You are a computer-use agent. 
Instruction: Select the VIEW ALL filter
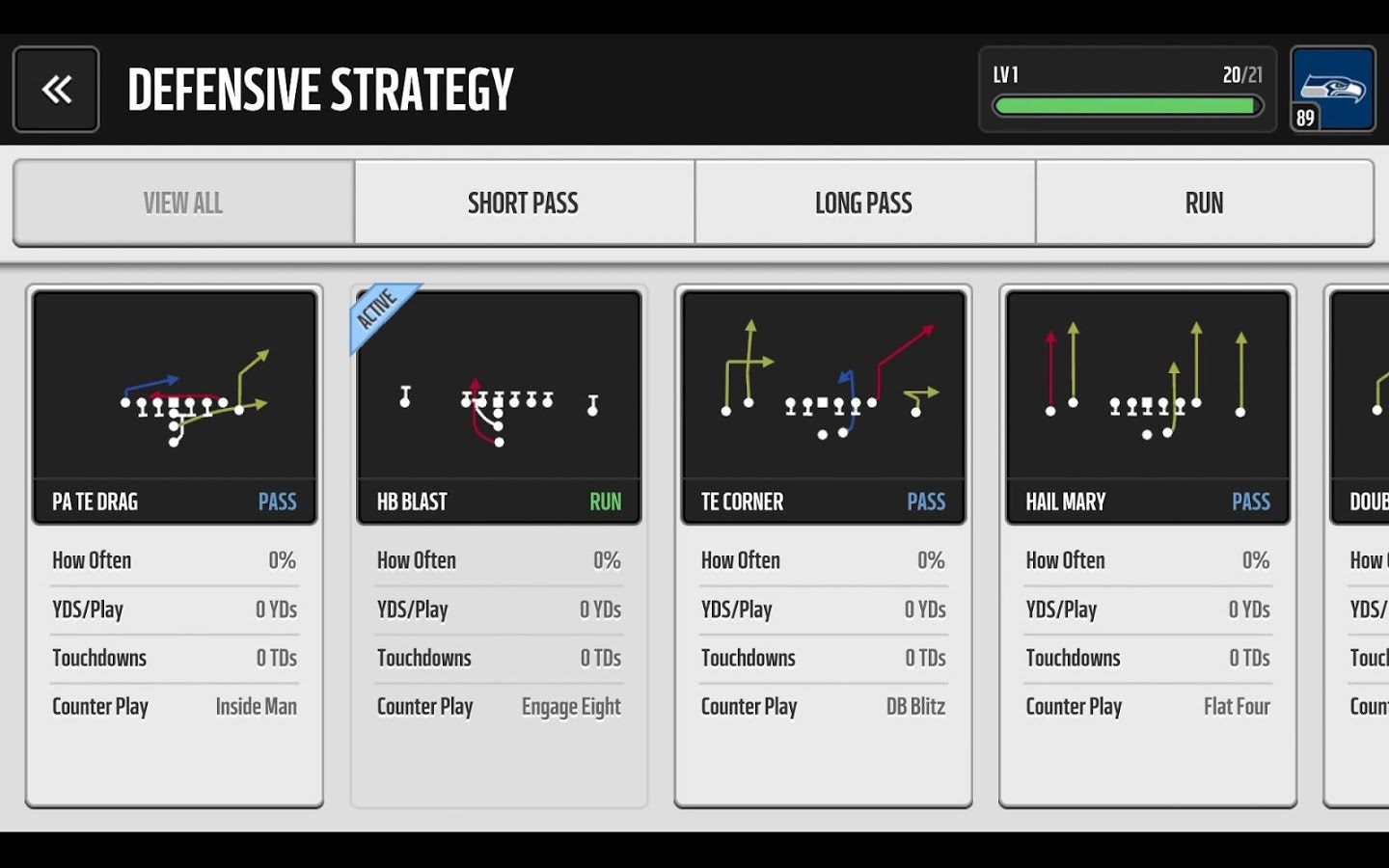[183, 203]
